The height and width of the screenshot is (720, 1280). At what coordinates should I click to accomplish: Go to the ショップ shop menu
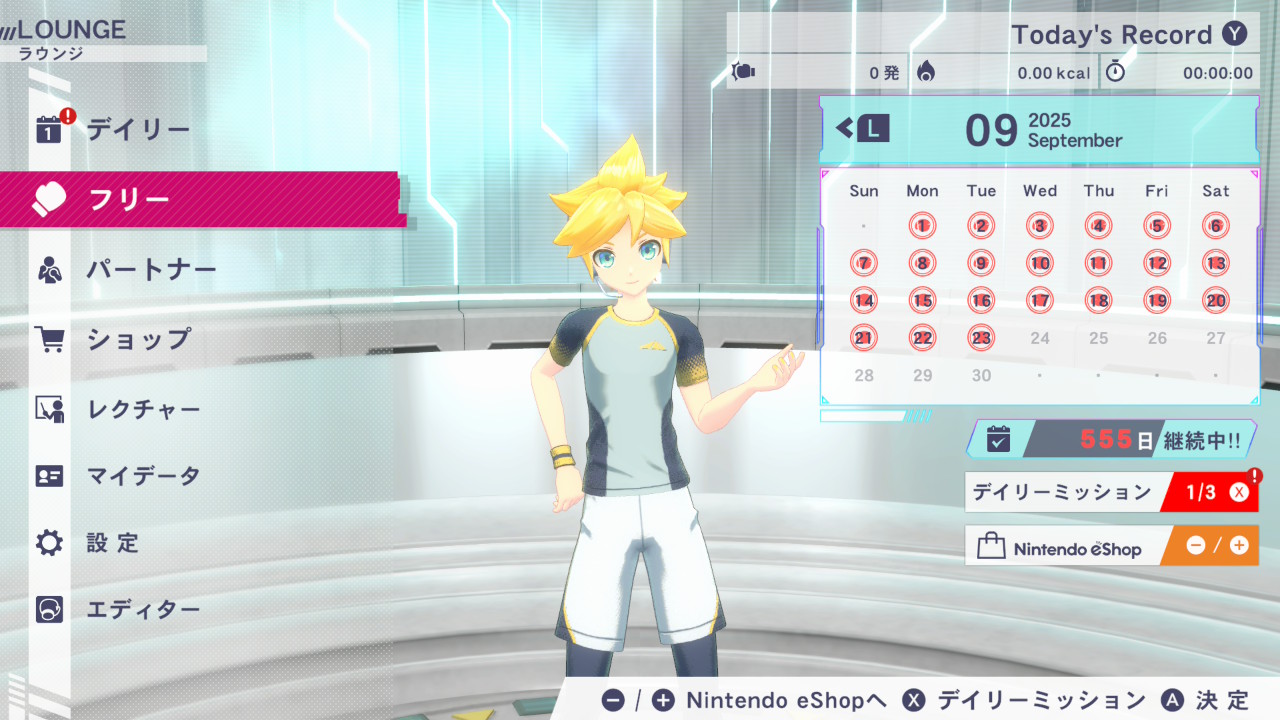coord(138,339)
